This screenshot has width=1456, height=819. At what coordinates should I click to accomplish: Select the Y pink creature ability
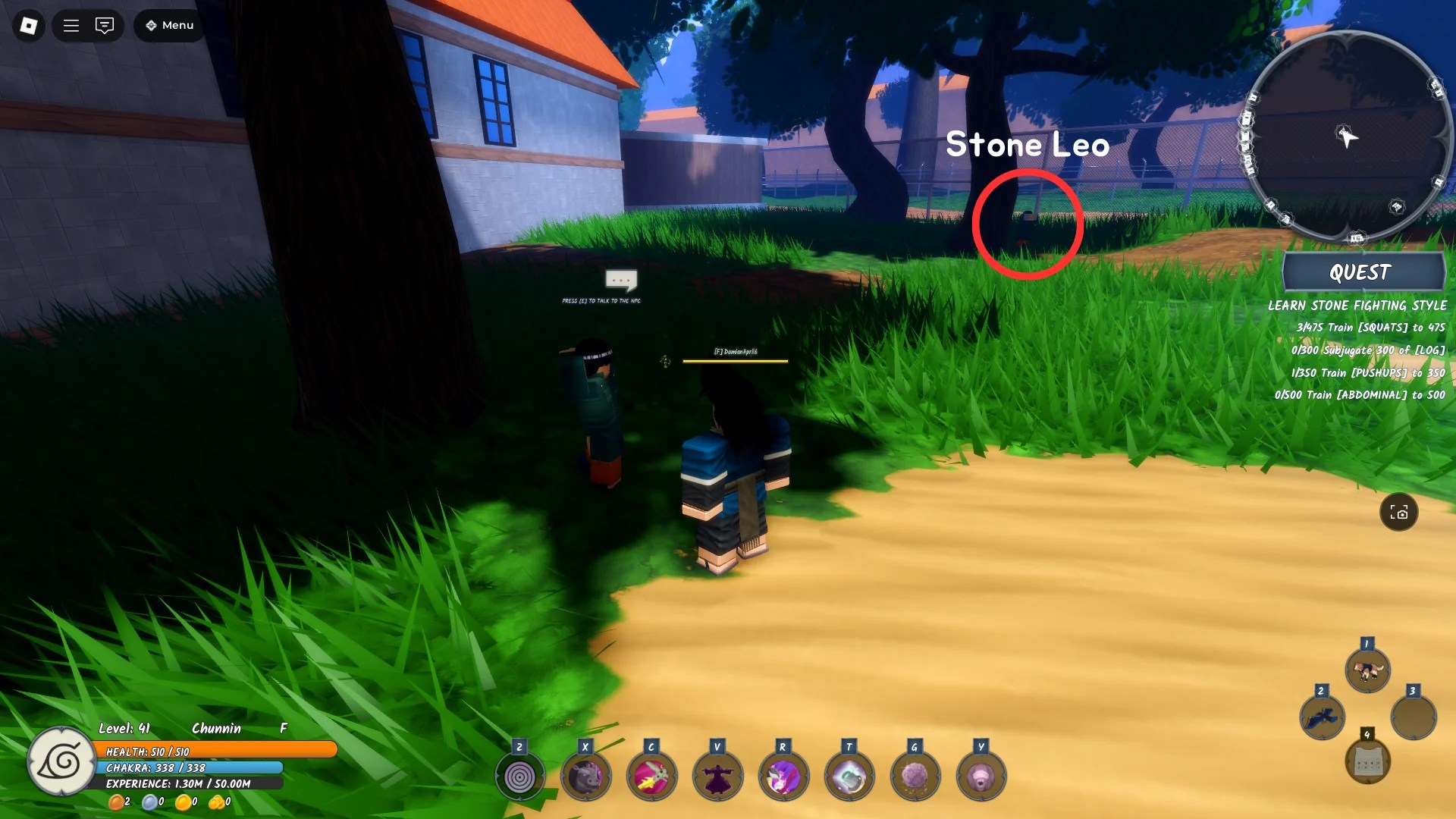(x=981, y=775)
